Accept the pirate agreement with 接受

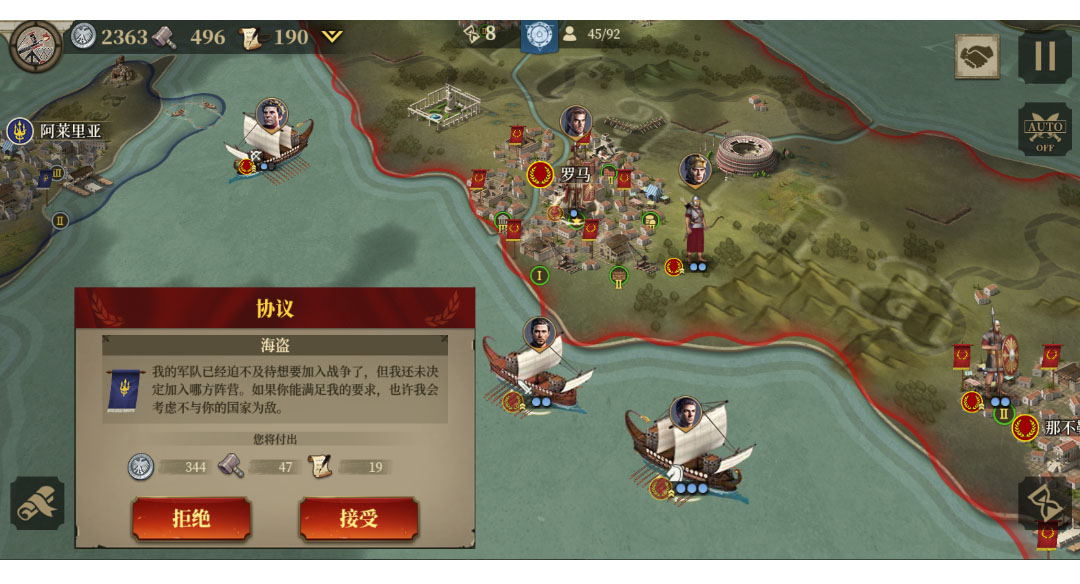coord(358,518)
